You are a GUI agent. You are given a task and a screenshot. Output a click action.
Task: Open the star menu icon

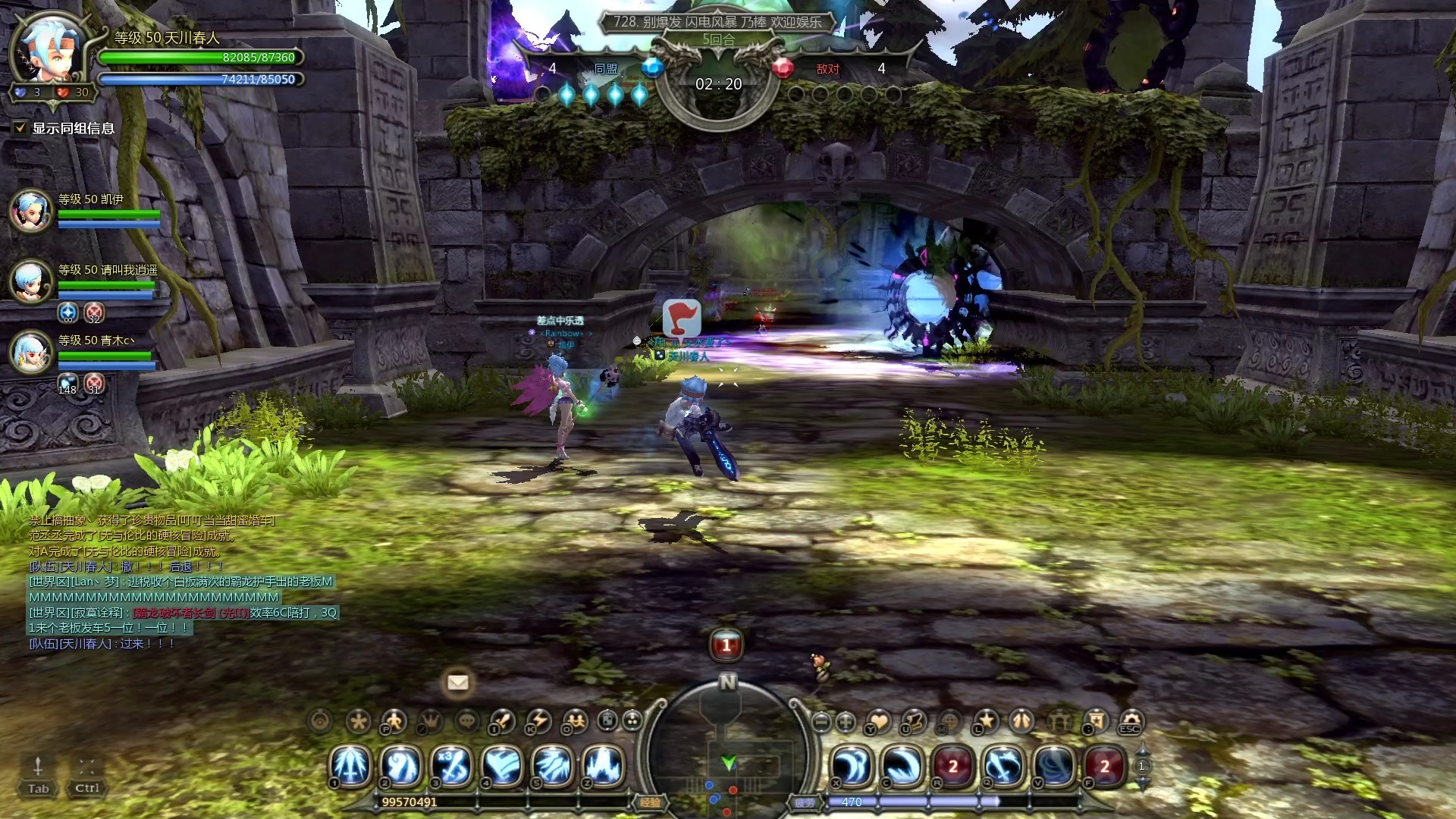(x=987, y=720)
